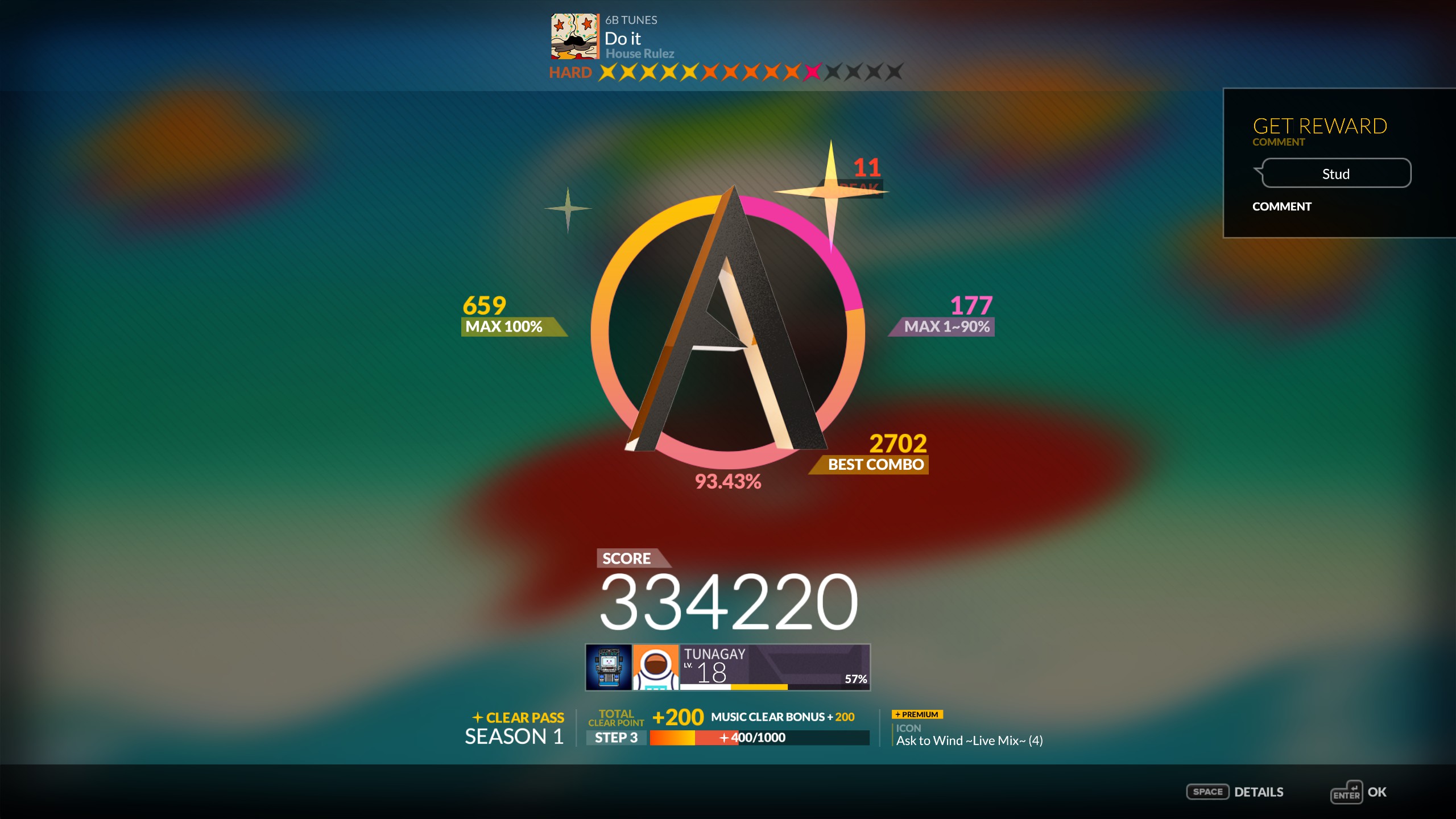The height and width of the screenshot is (819, 1456).
Task: Click the "Do it" song album art
Action: coord(574,36)
